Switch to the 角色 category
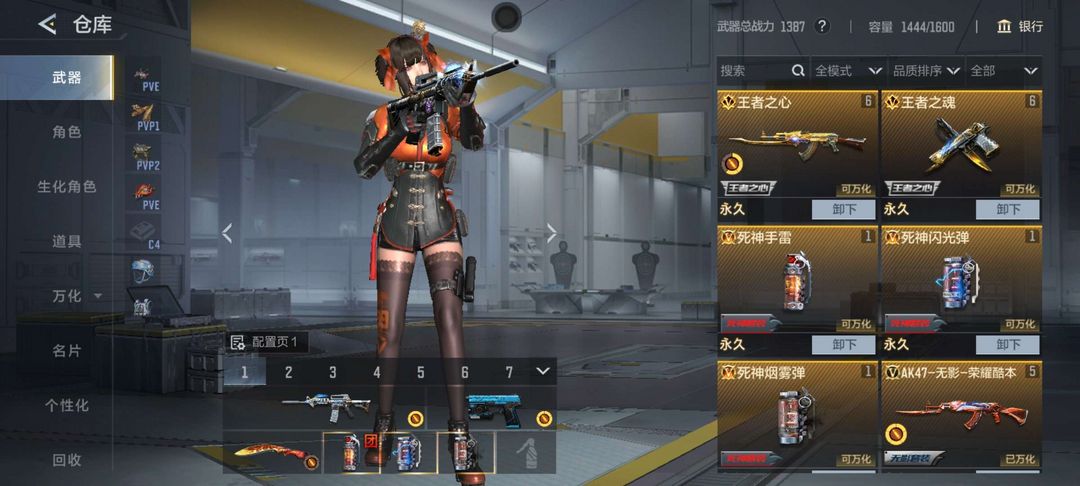The image size is (1080, 486). click(67, 132)
